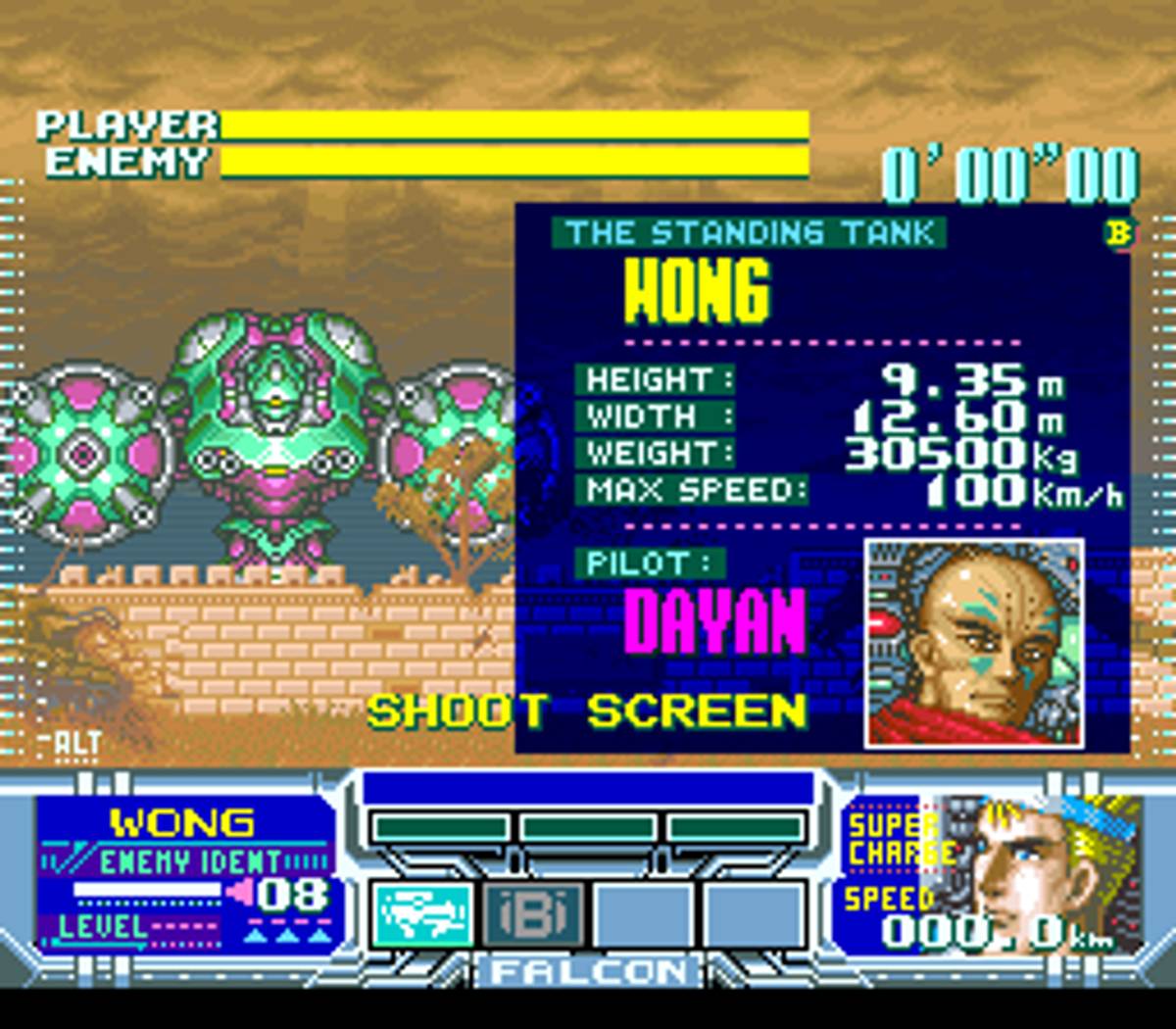Viewport: 1176px width, 1029px height.
Task: Click the yellow B badge on the info panel
Action: coord(1118,233)
